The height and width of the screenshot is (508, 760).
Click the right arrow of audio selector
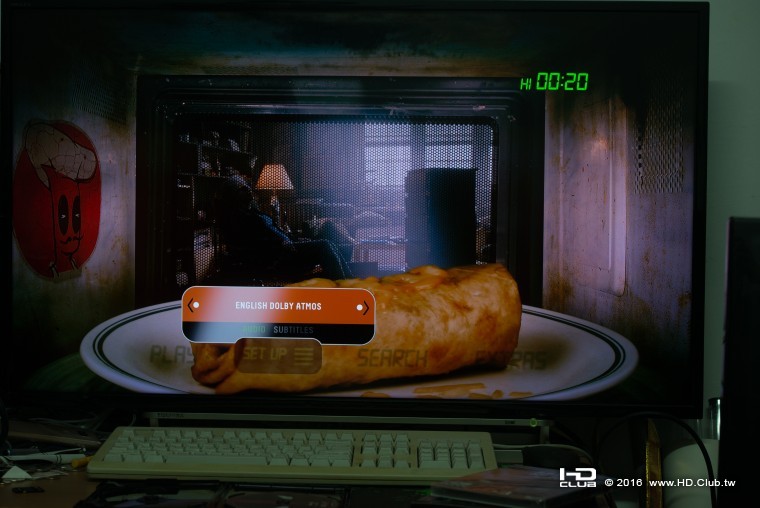pos(365,306)
